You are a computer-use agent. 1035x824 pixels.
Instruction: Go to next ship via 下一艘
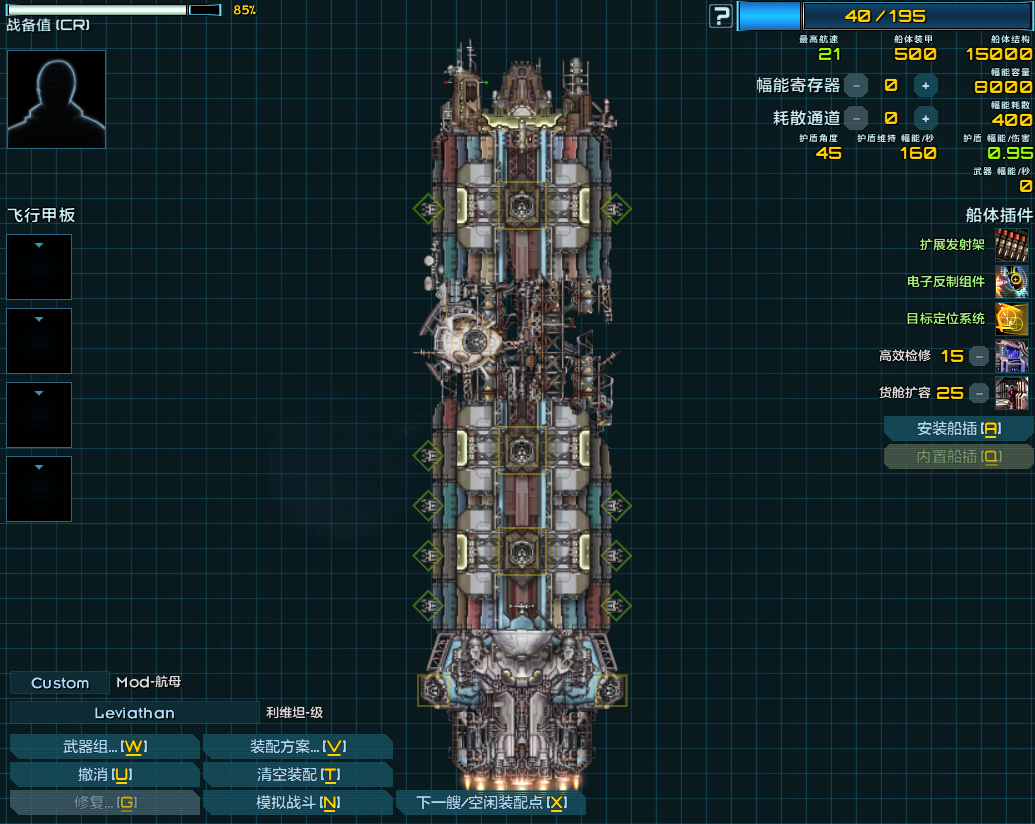click(490, 802)
